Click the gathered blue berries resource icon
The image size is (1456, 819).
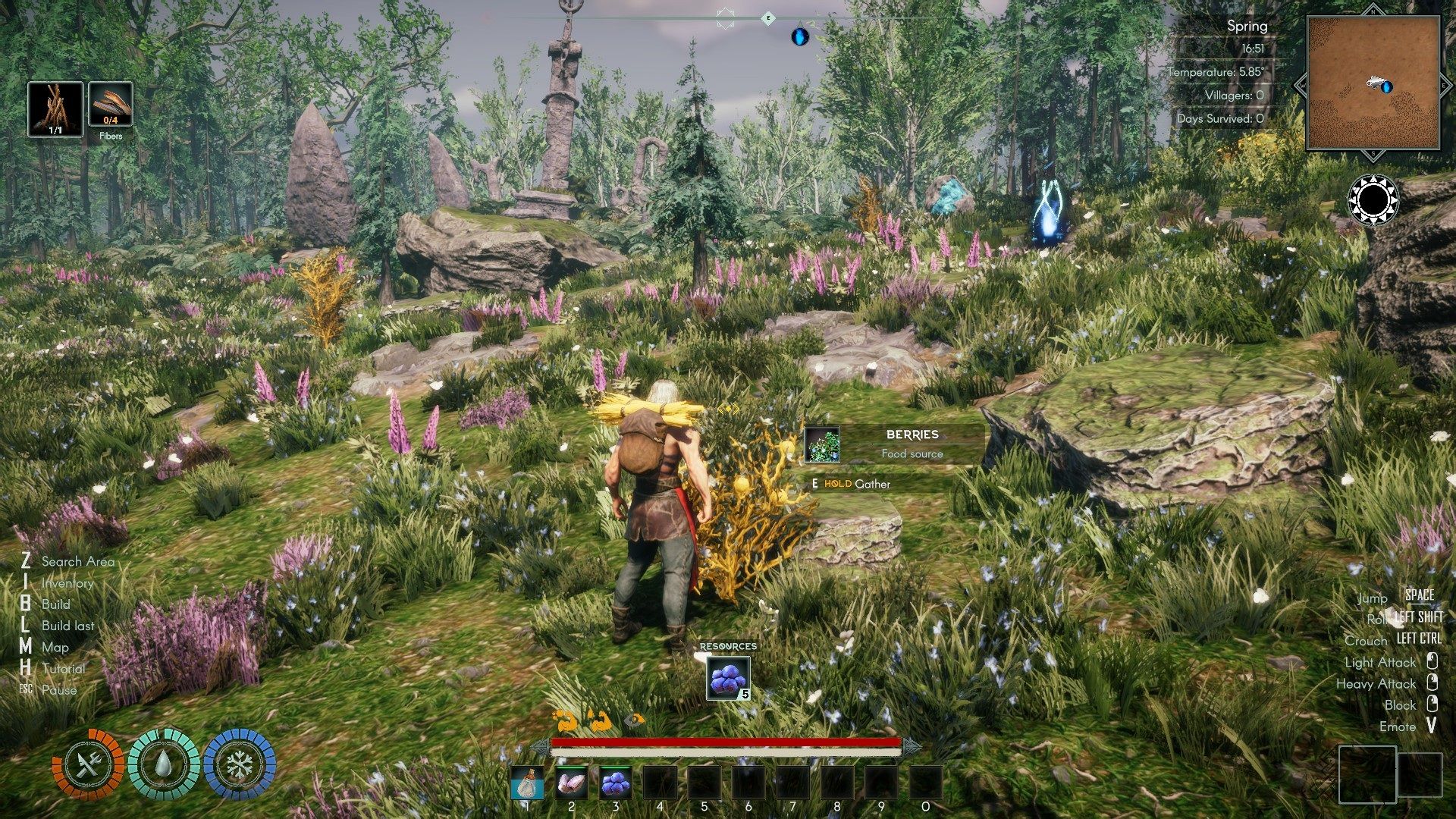(x=728, y=677)
